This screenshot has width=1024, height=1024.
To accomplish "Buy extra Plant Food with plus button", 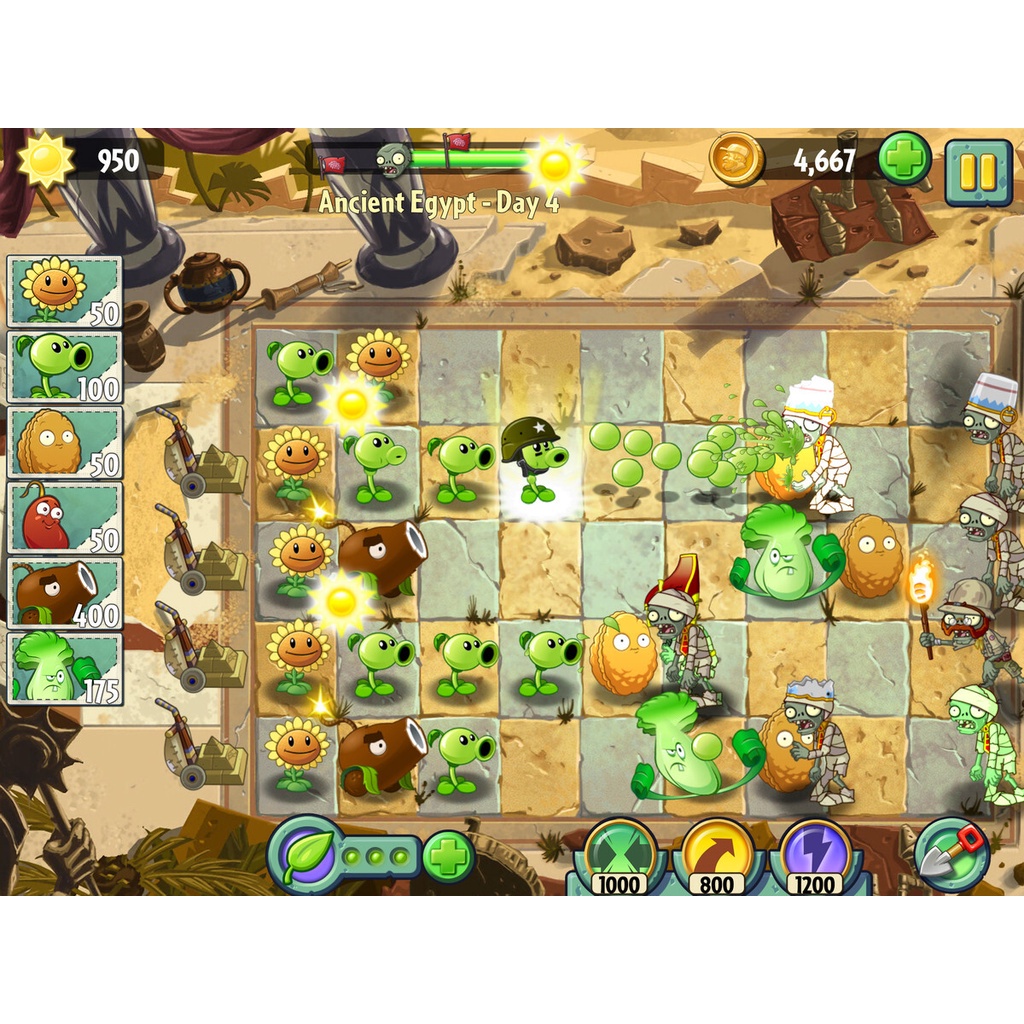I will tap(448, 856).
